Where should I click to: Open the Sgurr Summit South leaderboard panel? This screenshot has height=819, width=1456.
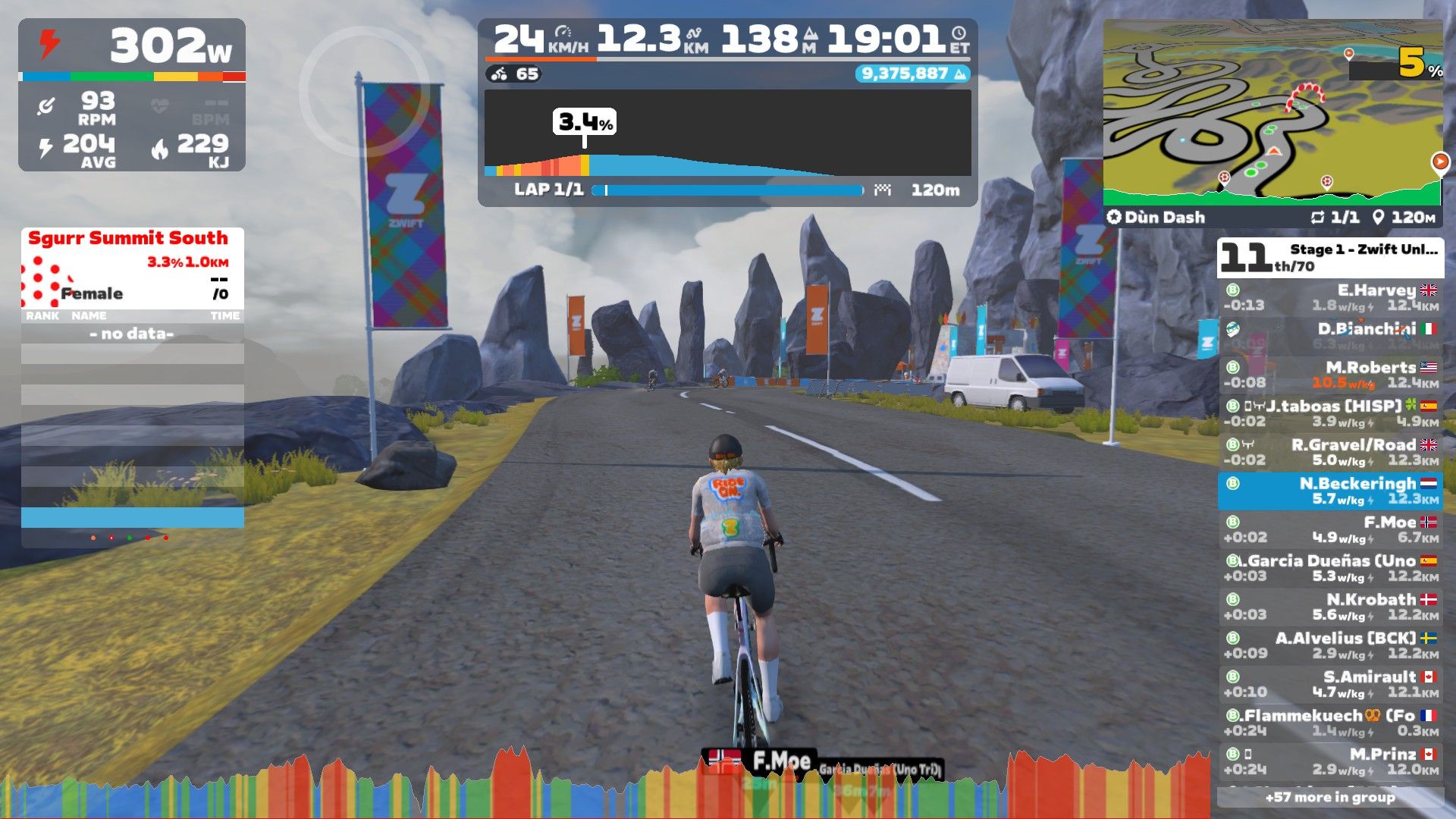point(133,268)
